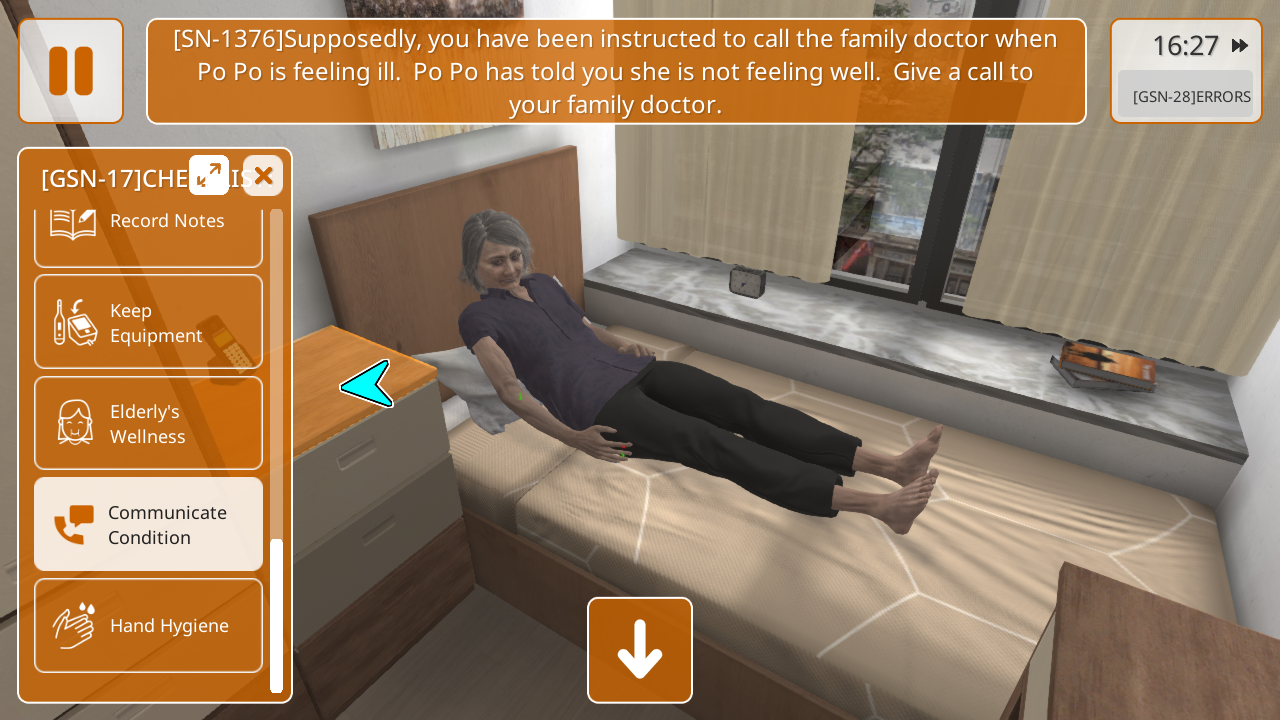Choose the Keep Equipment task

point(148,322)
